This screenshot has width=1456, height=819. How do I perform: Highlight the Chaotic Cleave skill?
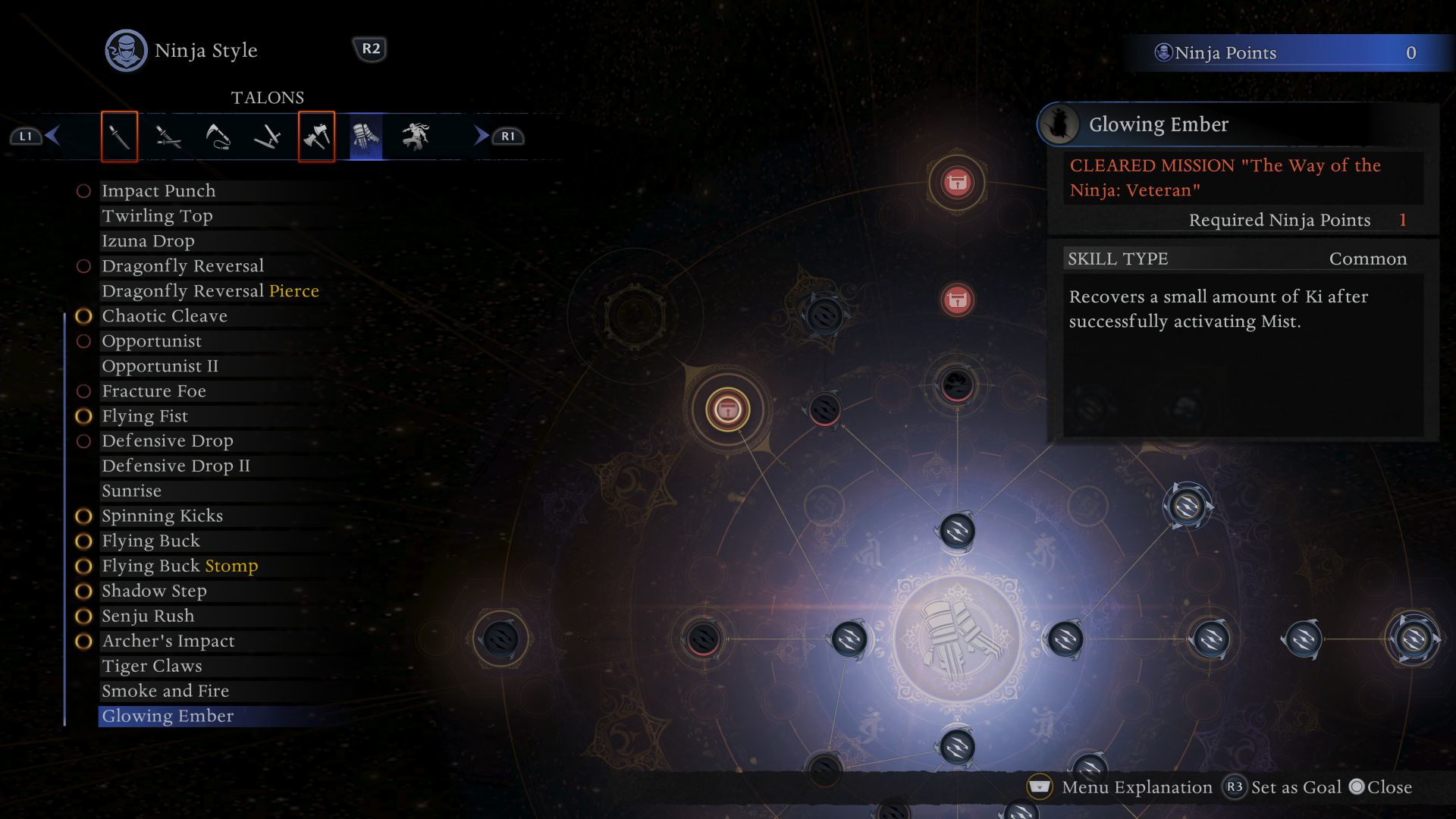pos(165,316)
